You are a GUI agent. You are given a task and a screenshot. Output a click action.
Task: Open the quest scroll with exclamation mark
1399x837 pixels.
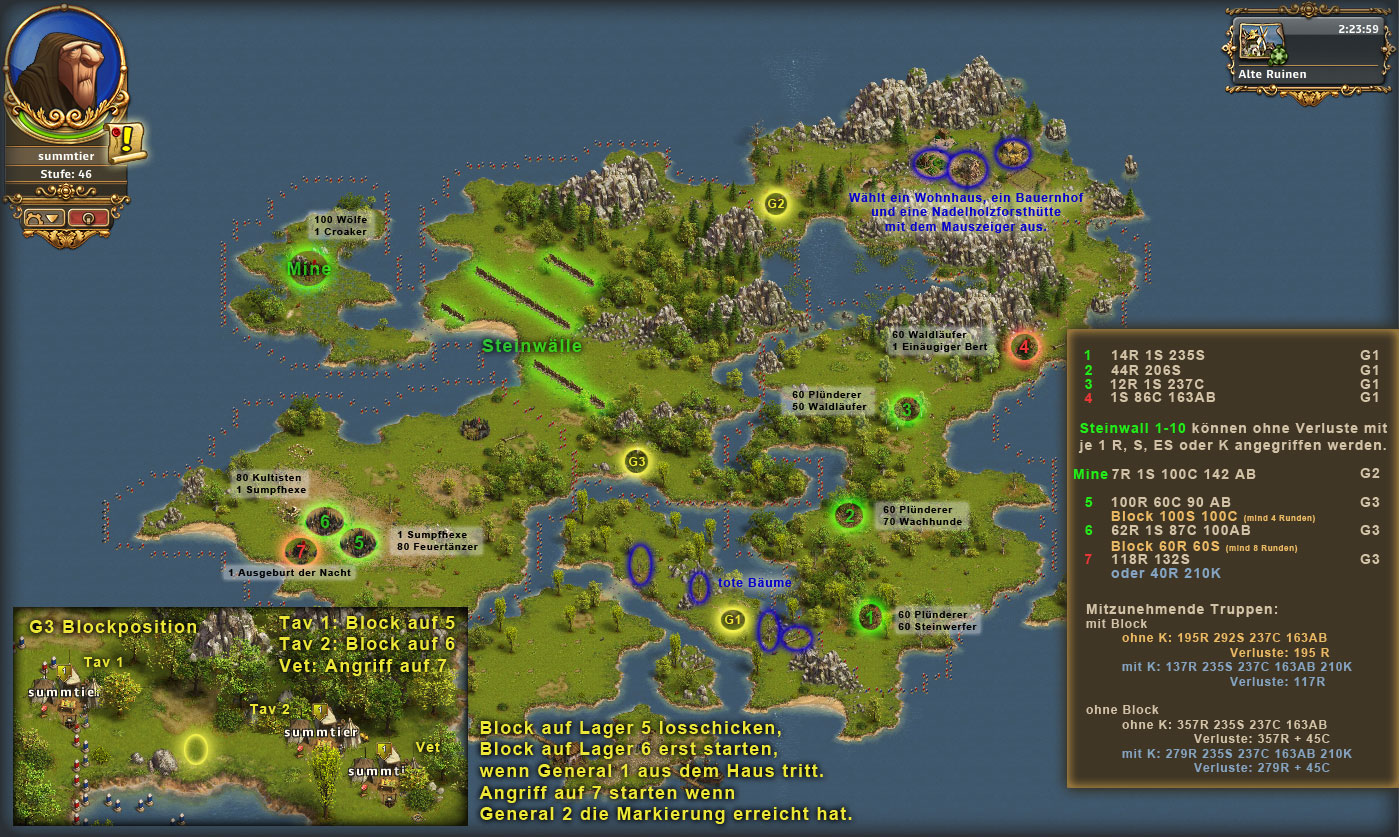[x=127, y=143]
